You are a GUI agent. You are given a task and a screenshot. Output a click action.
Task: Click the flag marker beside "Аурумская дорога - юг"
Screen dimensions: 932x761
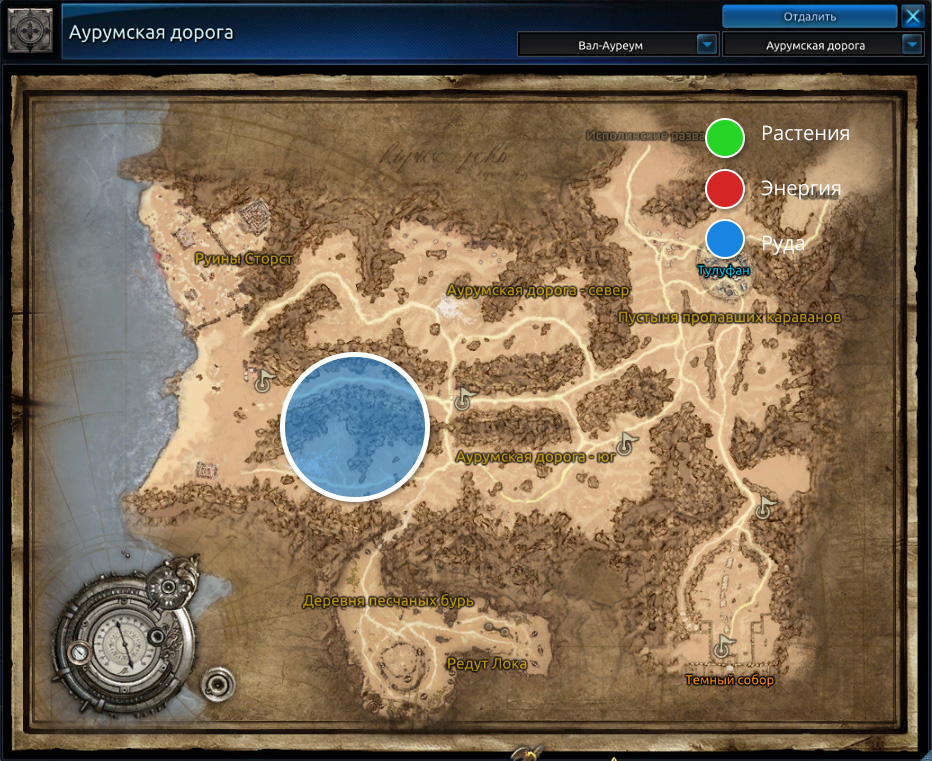[626, 442]
